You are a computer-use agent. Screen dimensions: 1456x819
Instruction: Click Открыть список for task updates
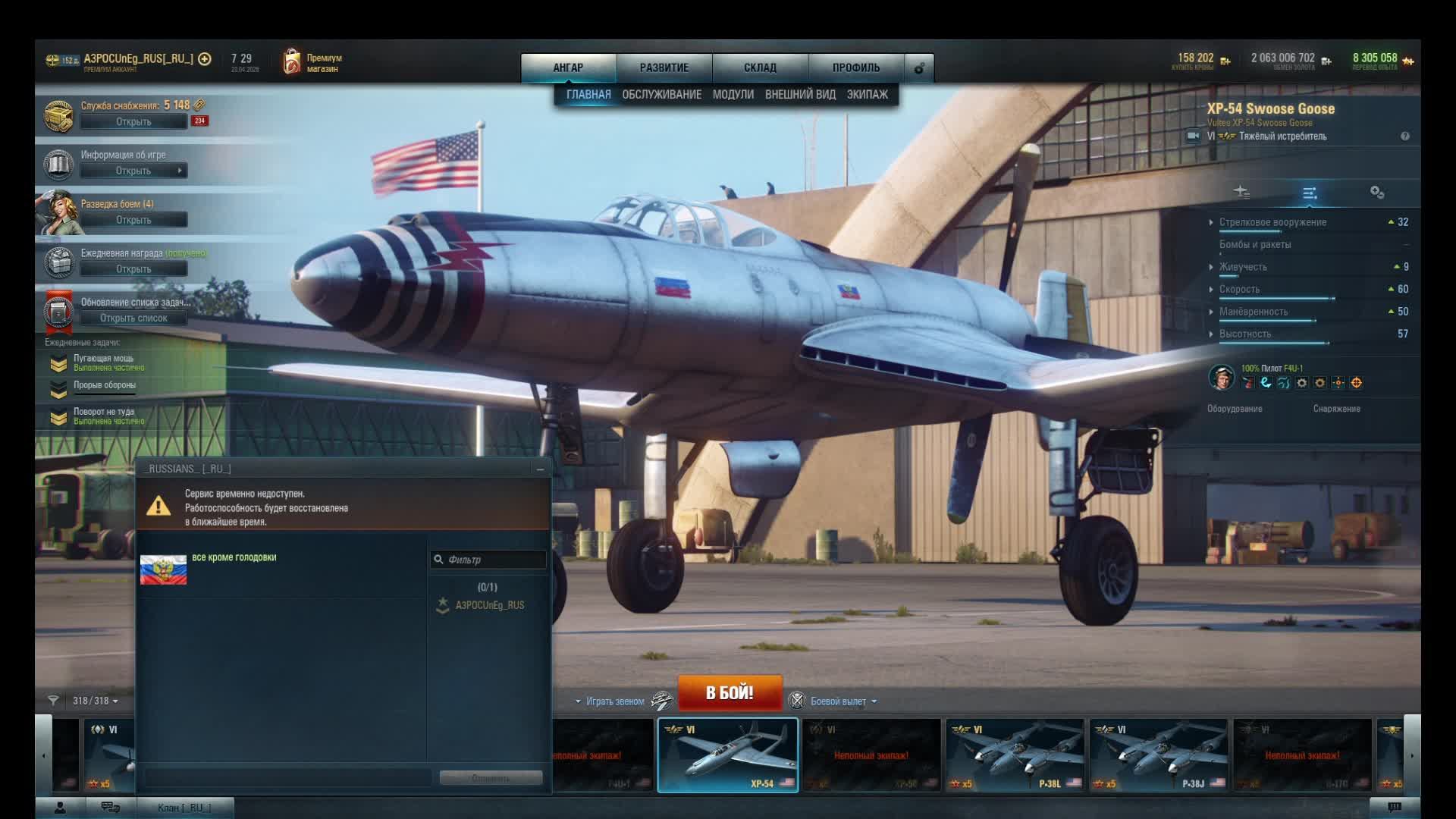(x=133, y=318)
